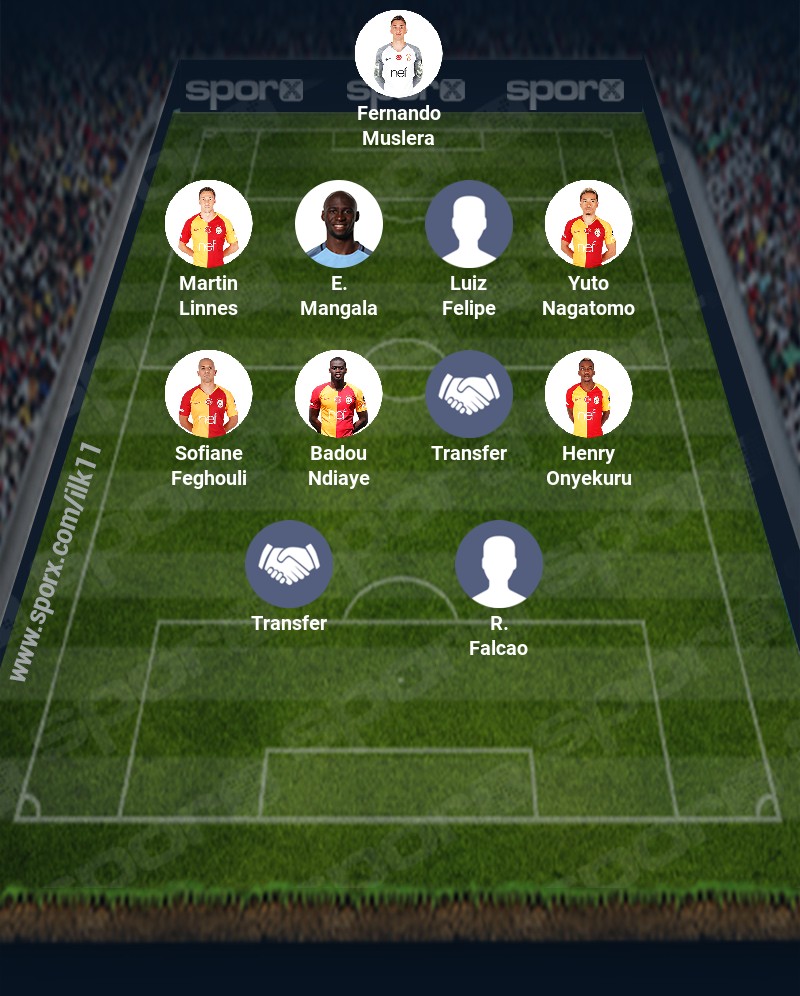This screenshot has height=996, width=800.
Task: Click Yuto Nagatomo's player photo
Action: [x=588, y=224]
